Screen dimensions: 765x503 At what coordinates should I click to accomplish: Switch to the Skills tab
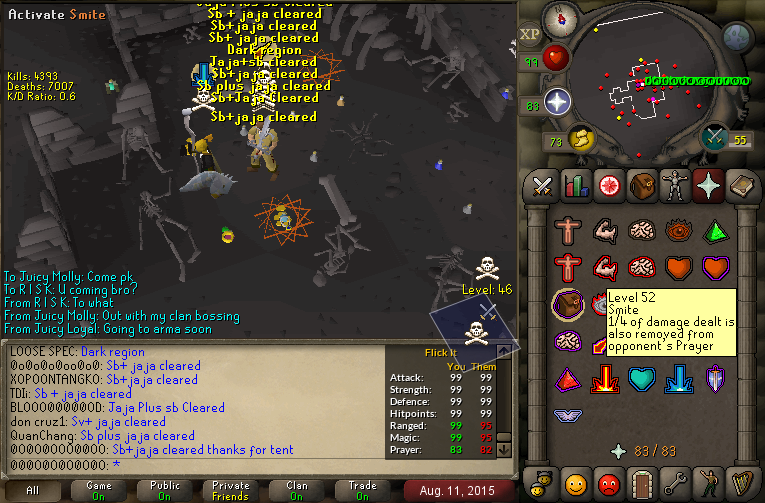575,185
